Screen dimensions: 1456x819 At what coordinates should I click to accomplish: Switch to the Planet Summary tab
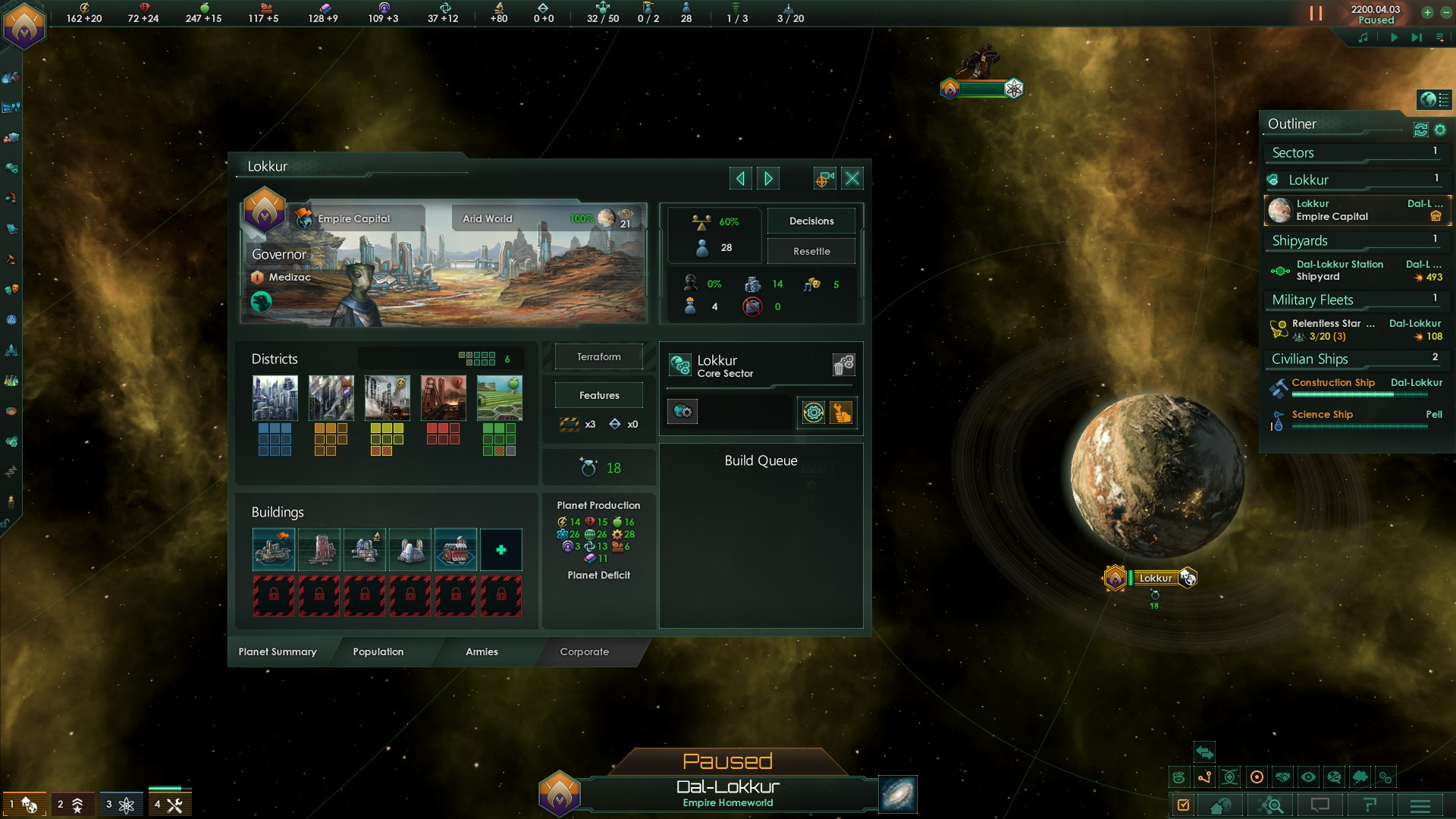tap(278, 651)
